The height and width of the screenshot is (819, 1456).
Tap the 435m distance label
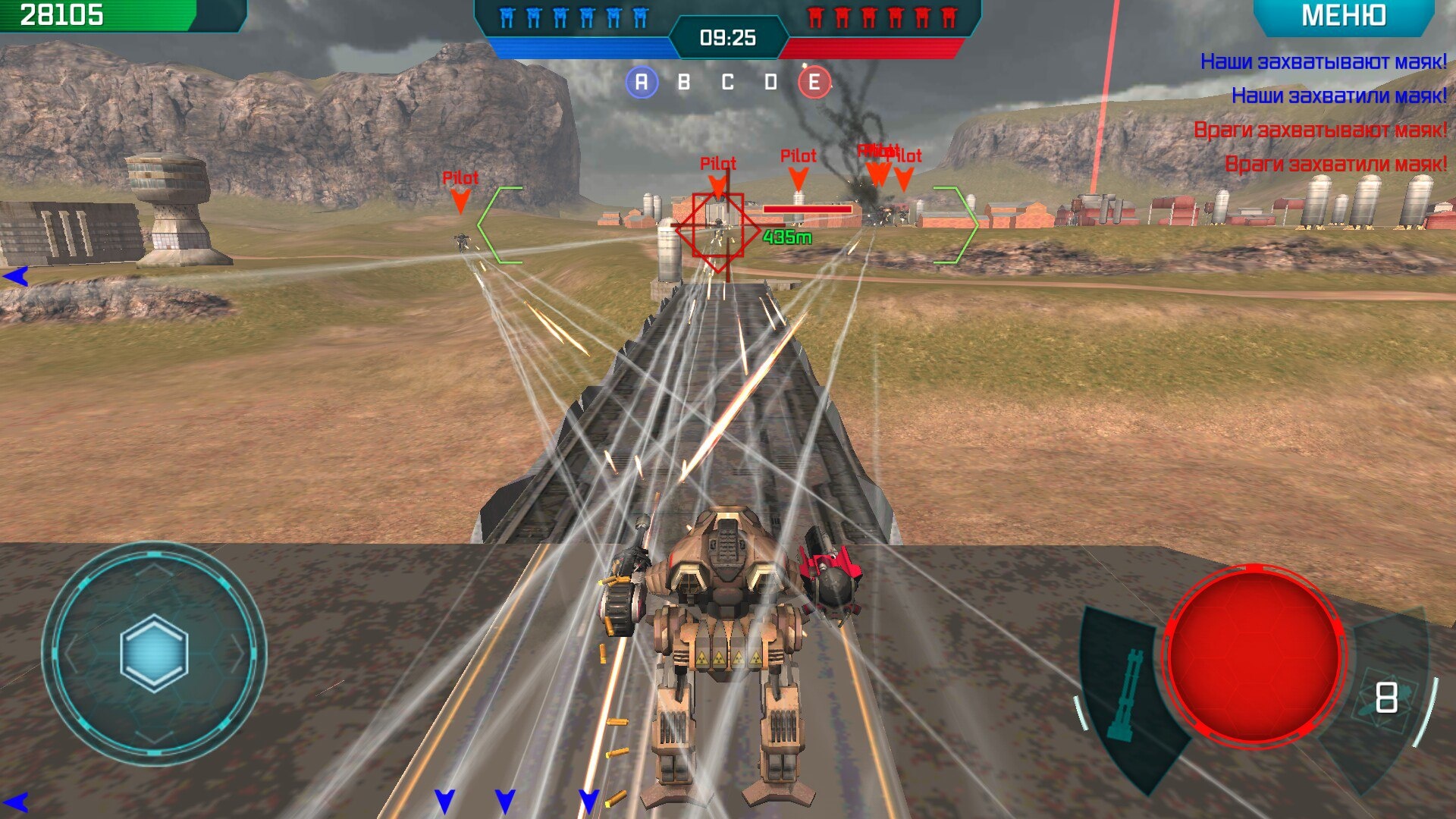pos(786,237)
